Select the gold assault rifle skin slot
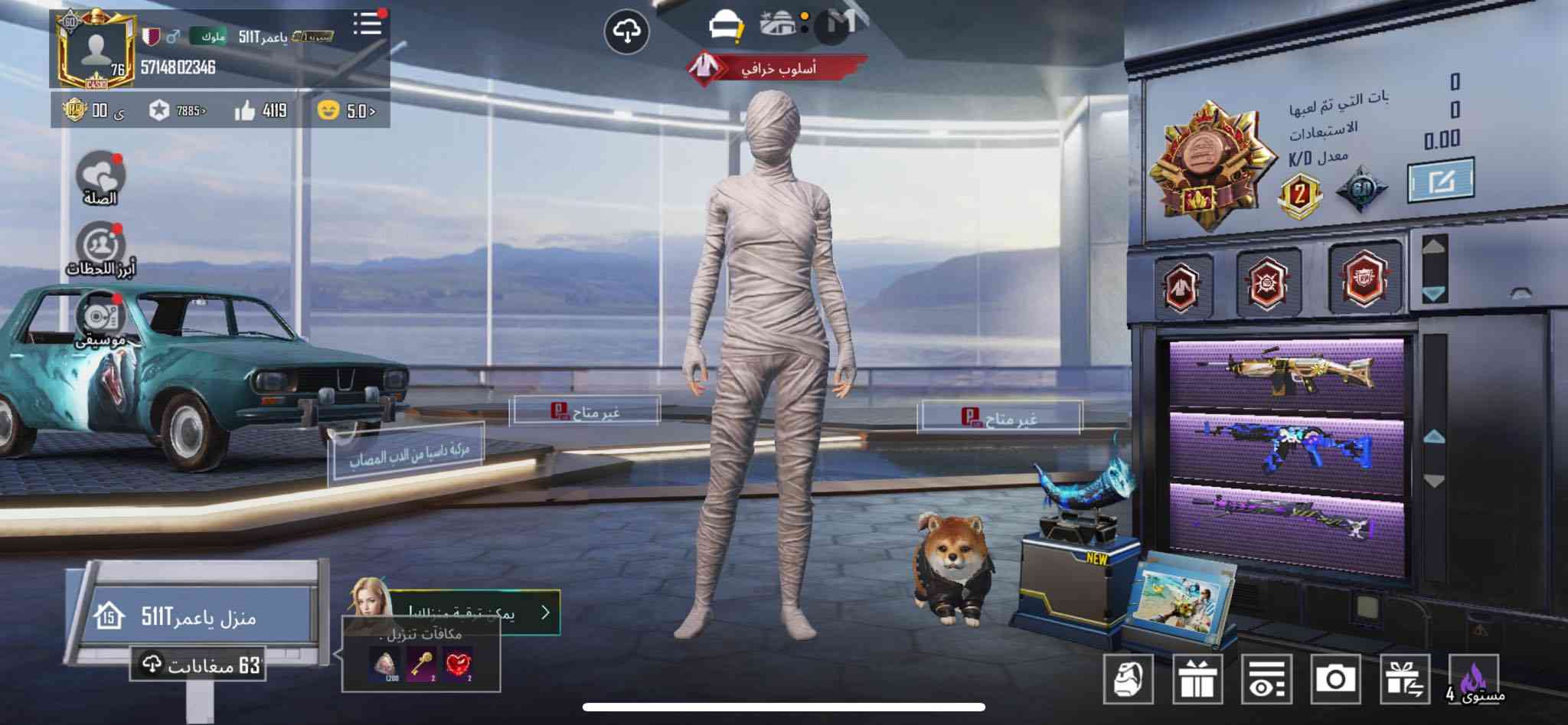This screenshot has height=725, width=1568. (x=1288, y=374)
